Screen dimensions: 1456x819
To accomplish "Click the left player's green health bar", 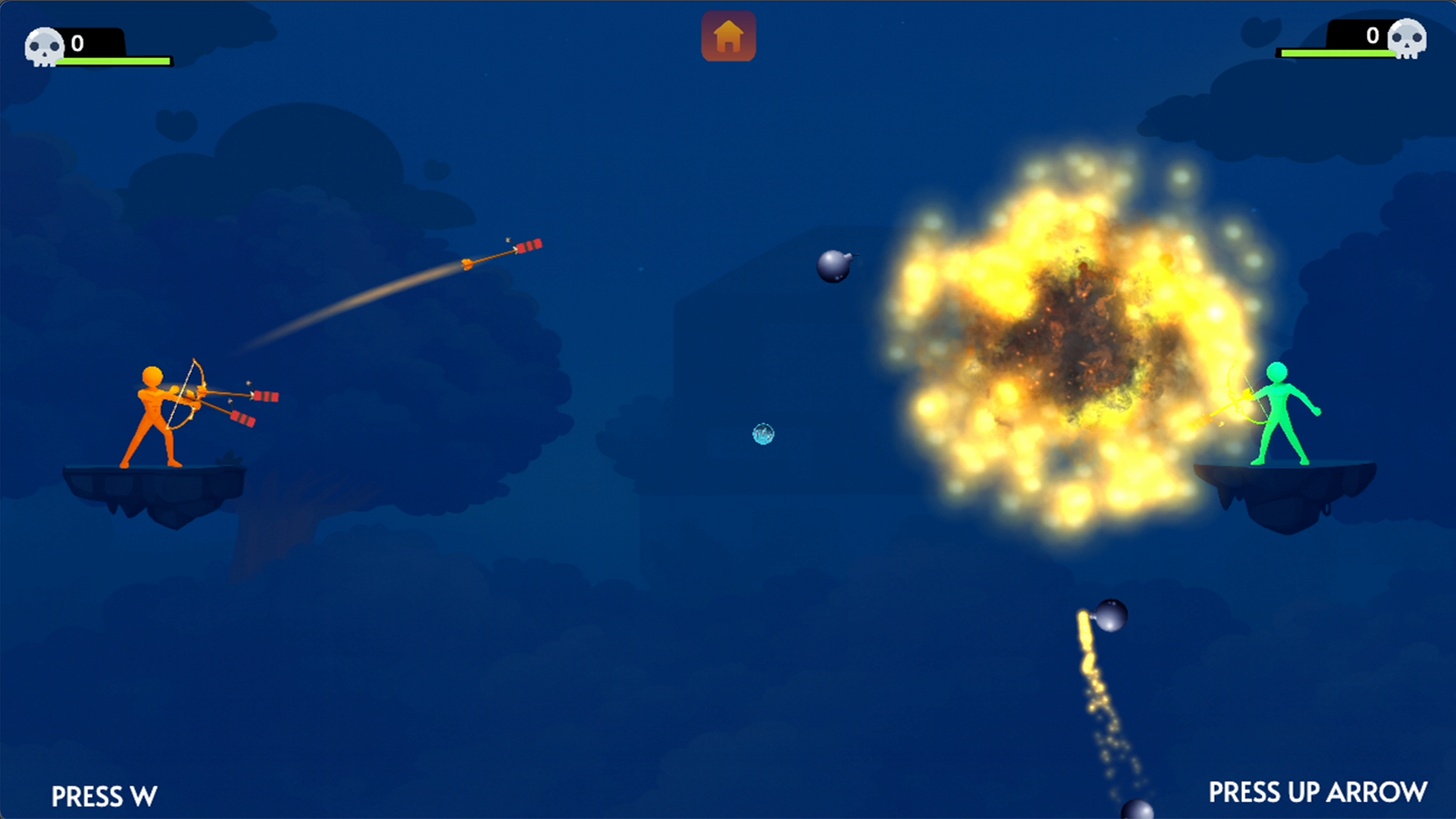I will [x=114, y=61].
